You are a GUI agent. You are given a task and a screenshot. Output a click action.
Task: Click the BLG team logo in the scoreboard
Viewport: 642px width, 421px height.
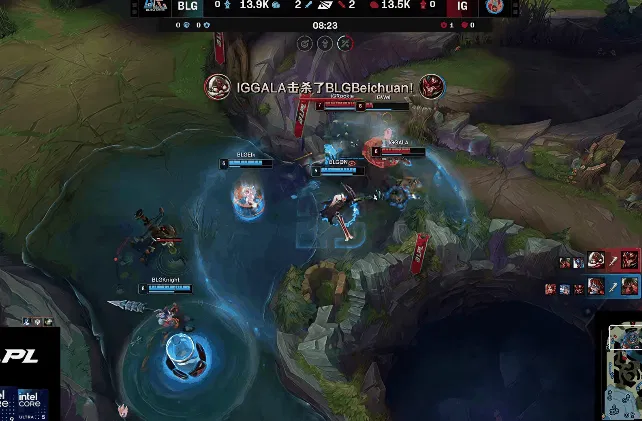pos(155,6)
